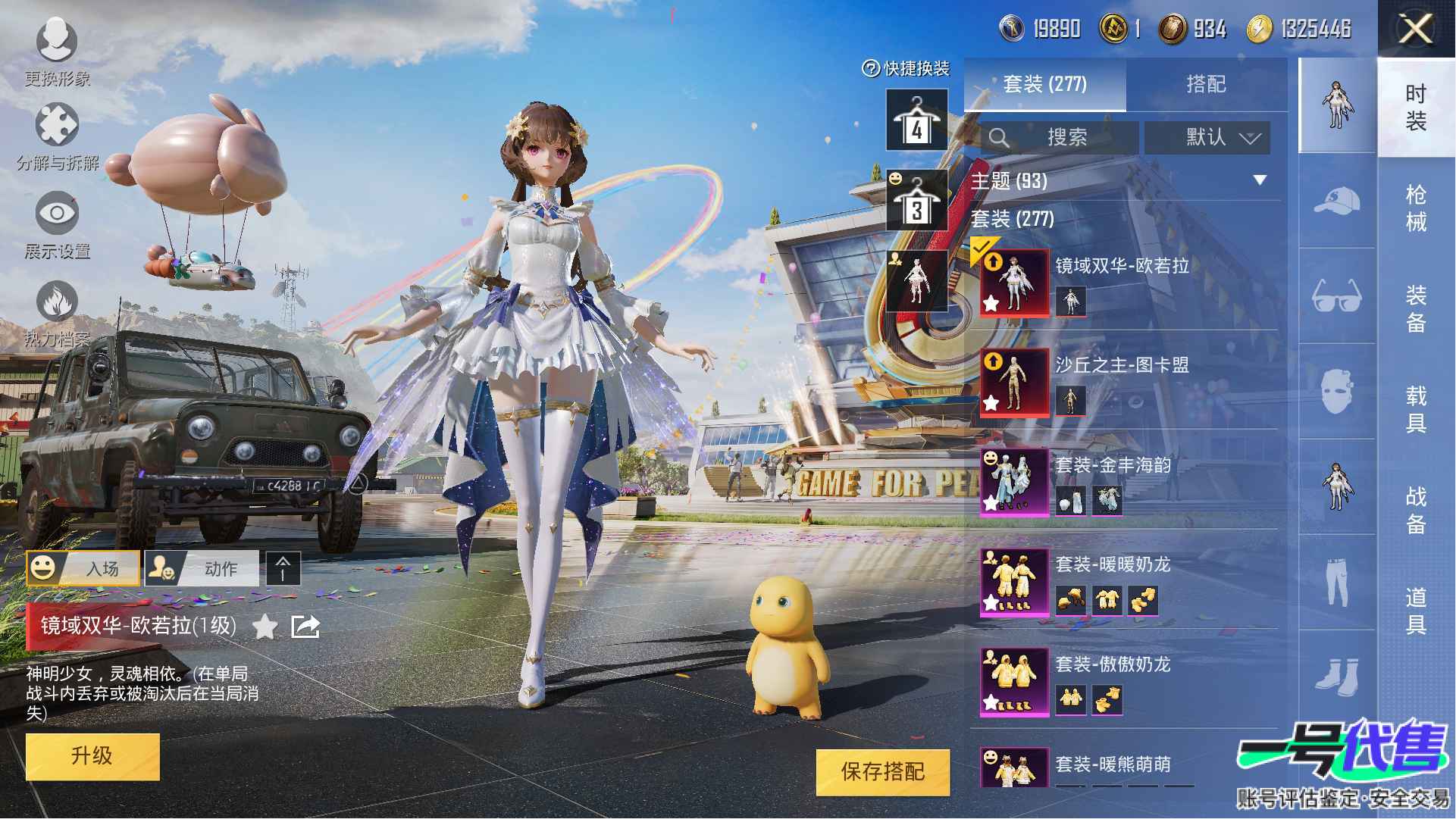
Task: Close the wardrobe screen with the X
Action: click(1414, 30)
